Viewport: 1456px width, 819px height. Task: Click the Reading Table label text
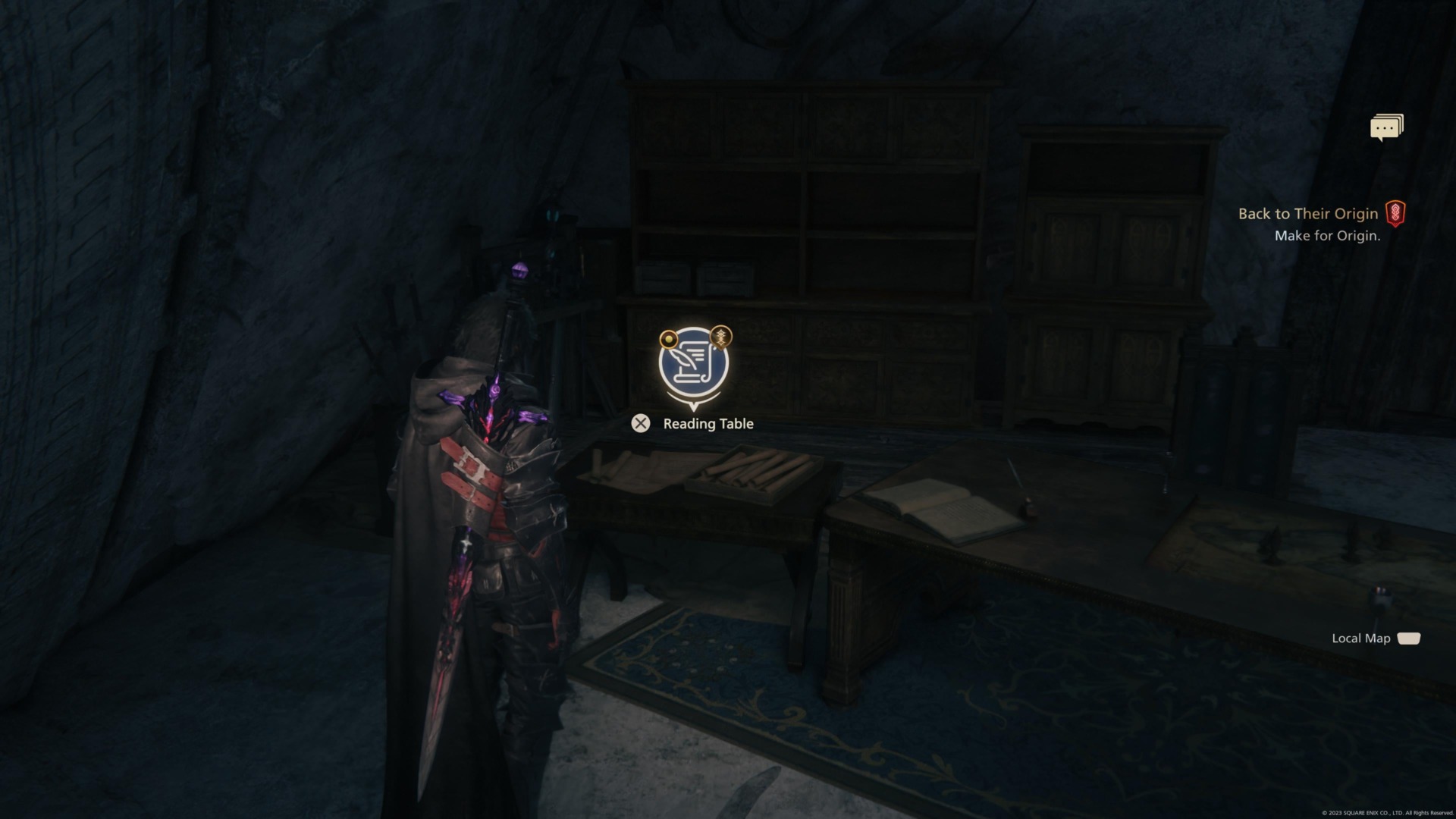pos(708,424)
